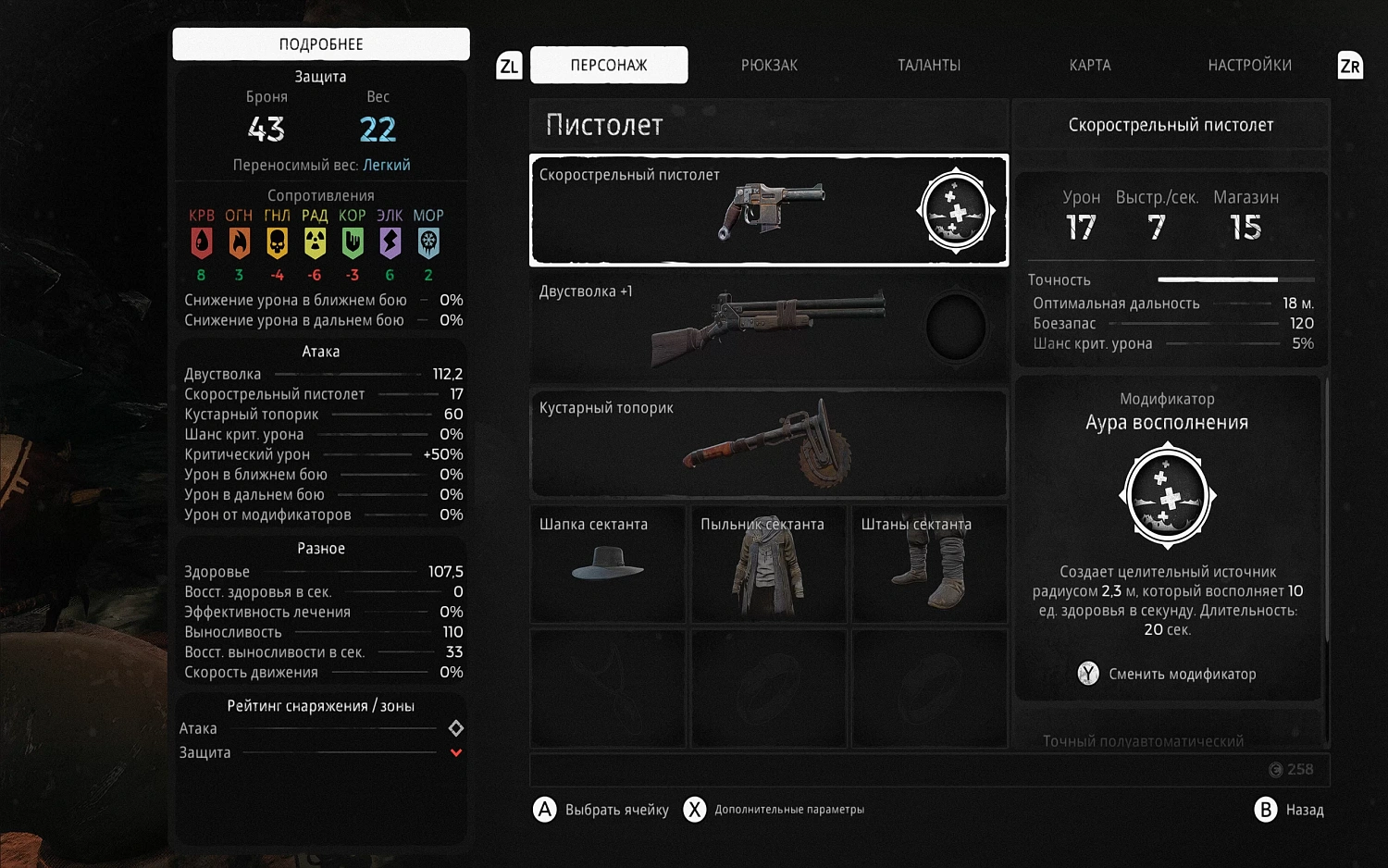This screenshot has height=868, width=1388.
Task: Click the Выбрать ячейку option
Action: pyautogui.click(x=601, y=810)
